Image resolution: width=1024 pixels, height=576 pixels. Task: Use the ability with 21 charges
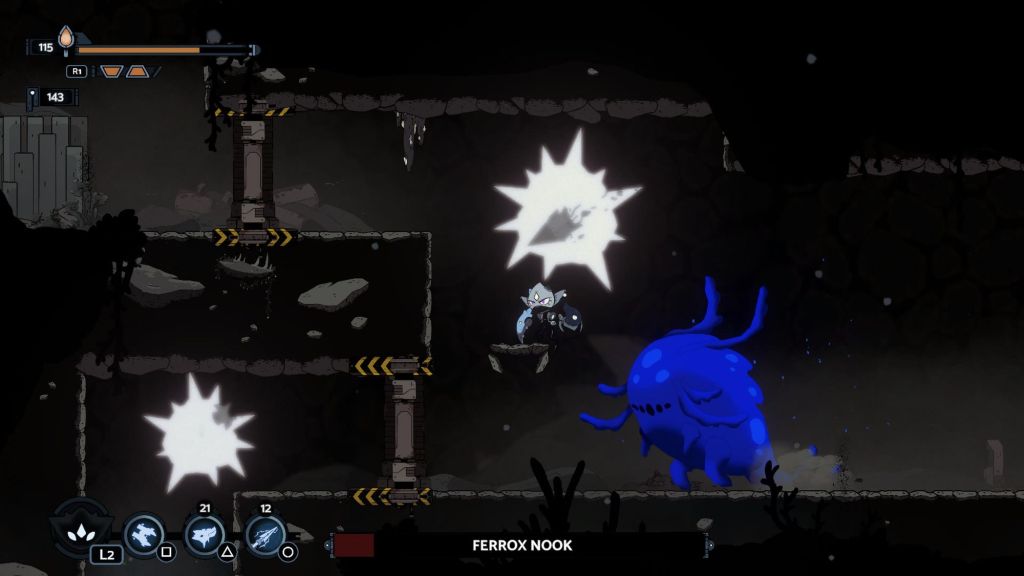coord(205,534)
